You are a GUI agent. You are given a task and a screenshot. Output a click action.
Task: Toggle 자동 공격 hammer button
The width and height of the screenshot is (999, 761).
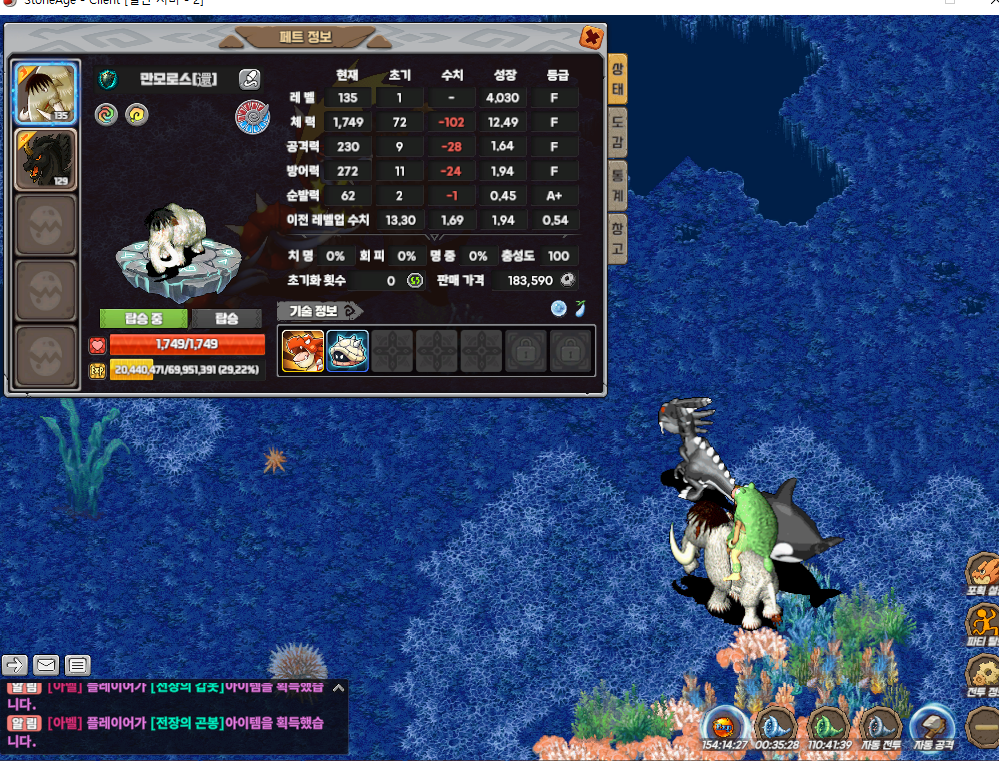(933, 728)
